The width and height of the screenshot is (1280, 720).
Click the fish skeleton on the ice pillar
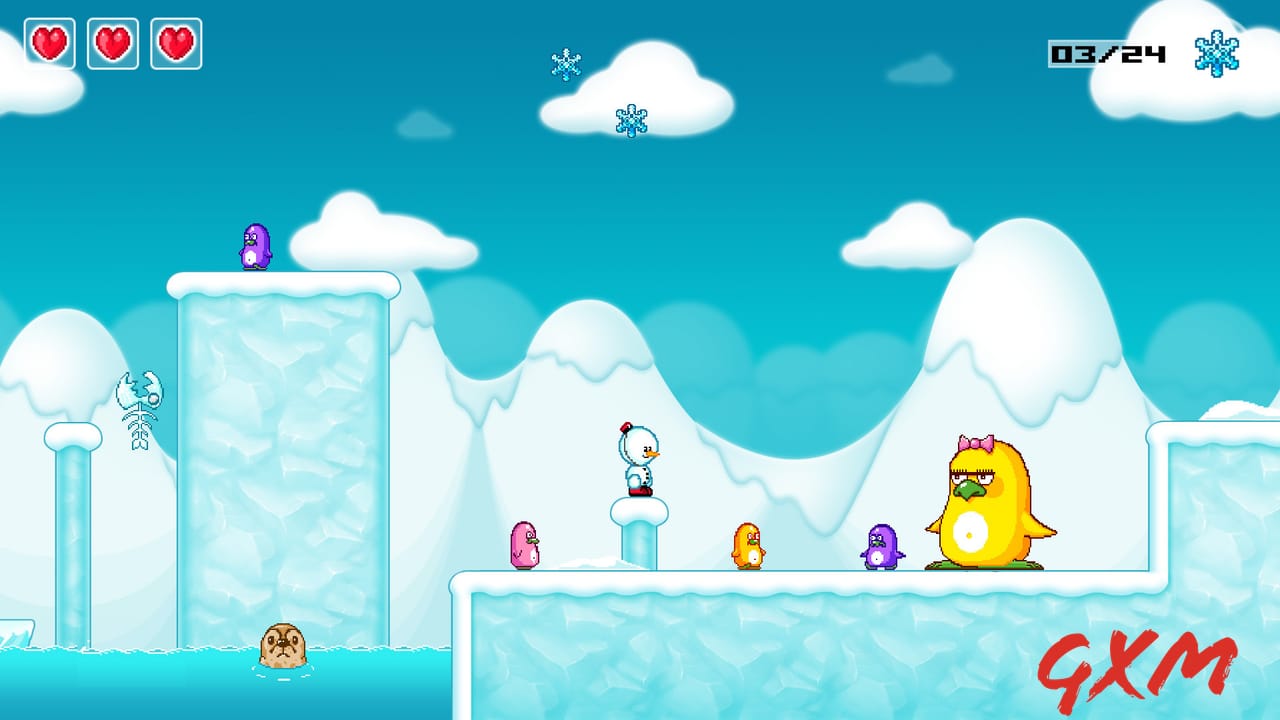(138, 408)
